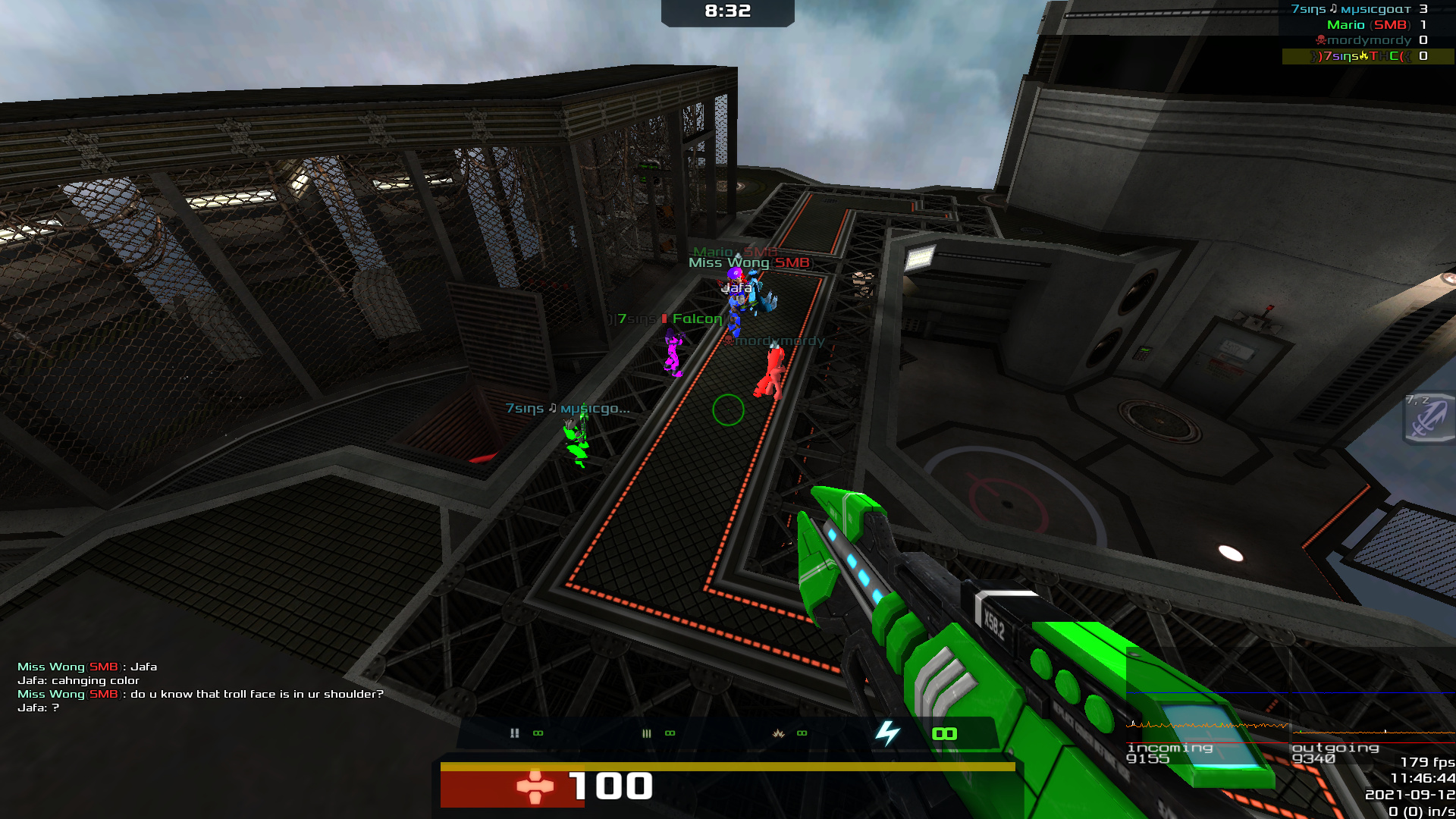Click the purple sword weapon icon
The width and height of the screenshot is (1456, 819).
[x=1428, y=418]
